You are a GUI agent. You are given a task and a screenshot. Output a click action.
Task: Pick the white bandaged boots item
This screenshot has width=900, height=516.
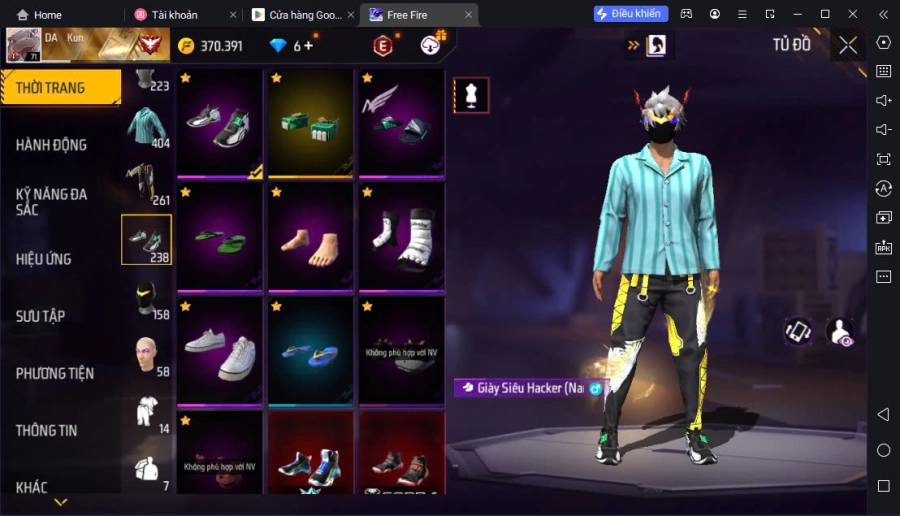click(401, 238)
